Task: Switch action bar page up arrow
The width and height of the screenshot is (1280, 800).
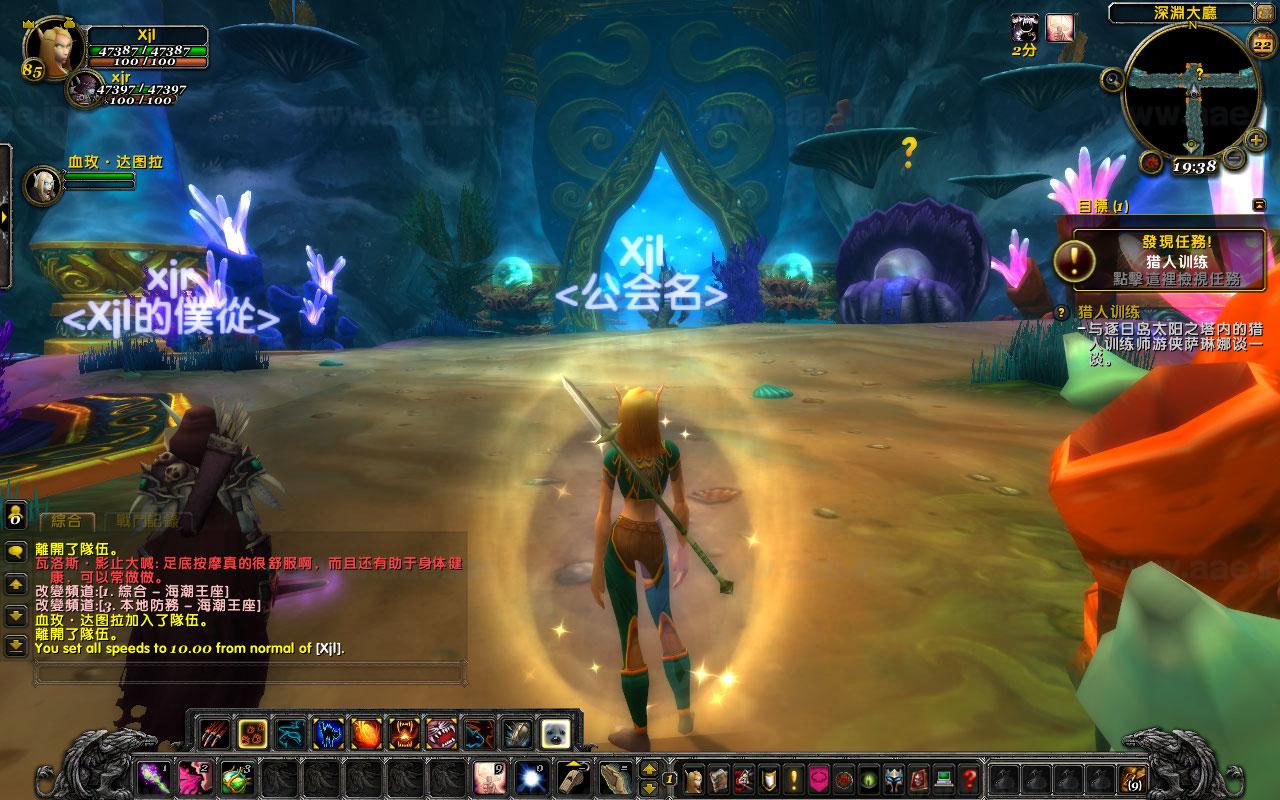Action: 649,769
